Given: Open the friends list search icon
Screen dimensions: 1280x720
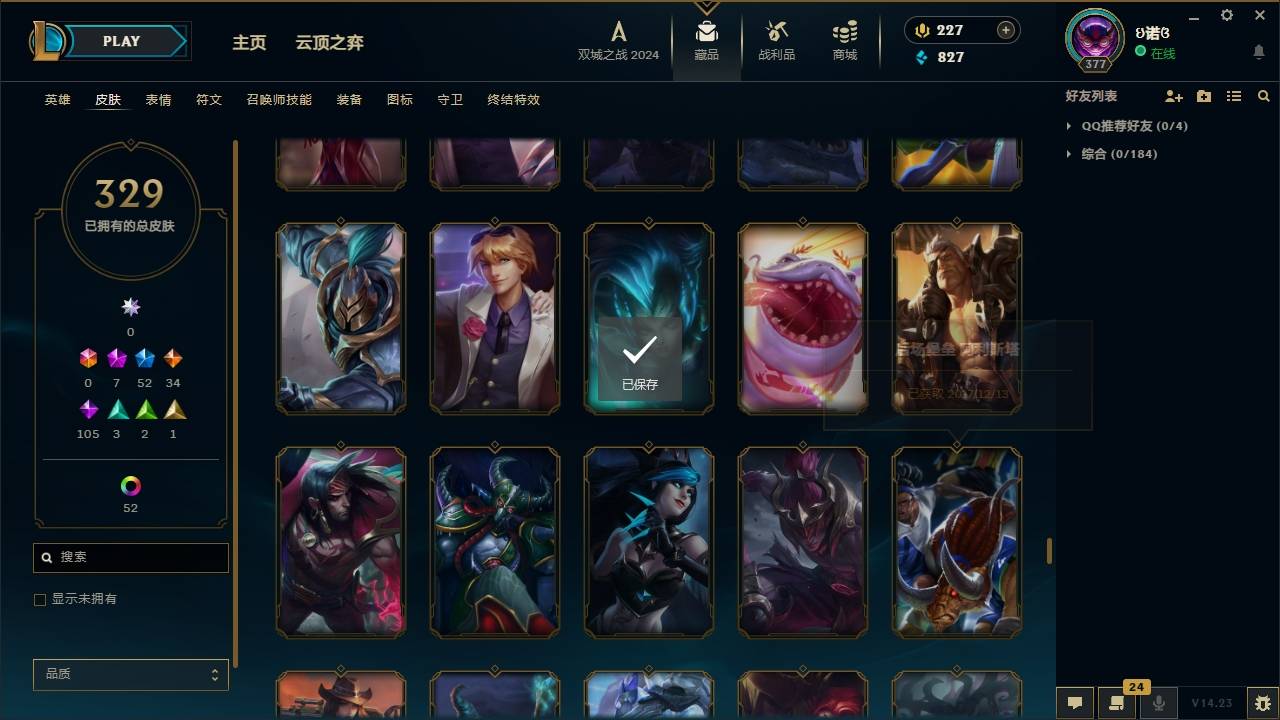Looking at the screenshot, I should click(x=1263, y=96).
